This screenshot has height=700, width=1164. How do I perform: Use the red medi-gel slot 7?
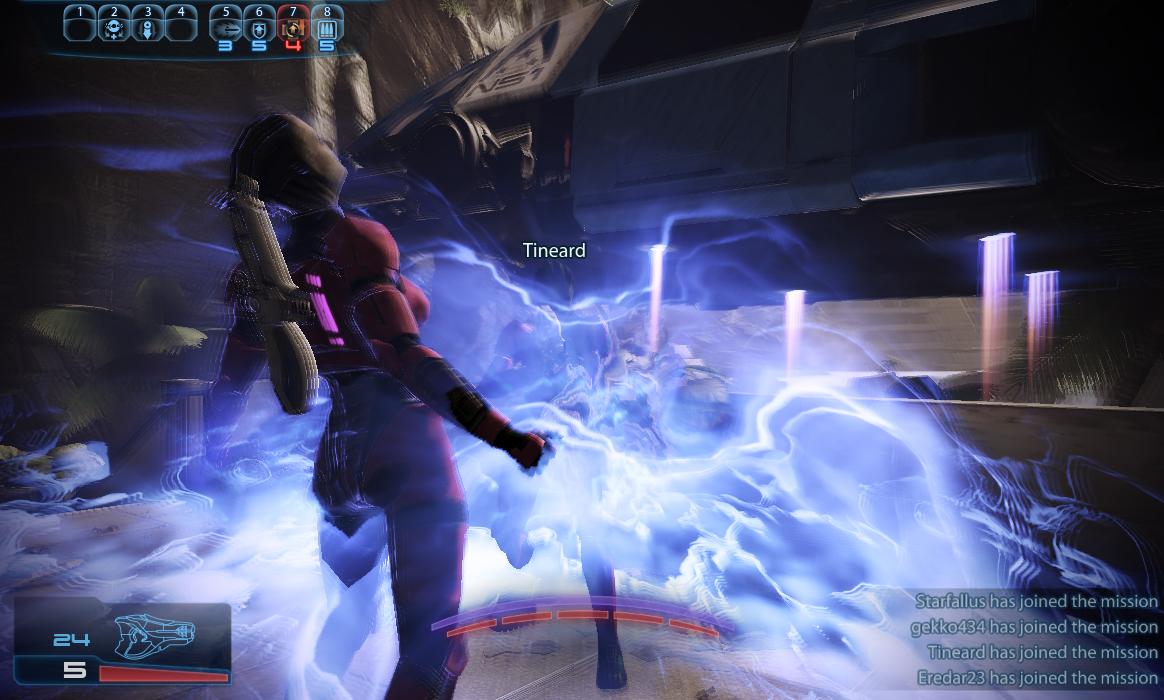coord(293,26)
